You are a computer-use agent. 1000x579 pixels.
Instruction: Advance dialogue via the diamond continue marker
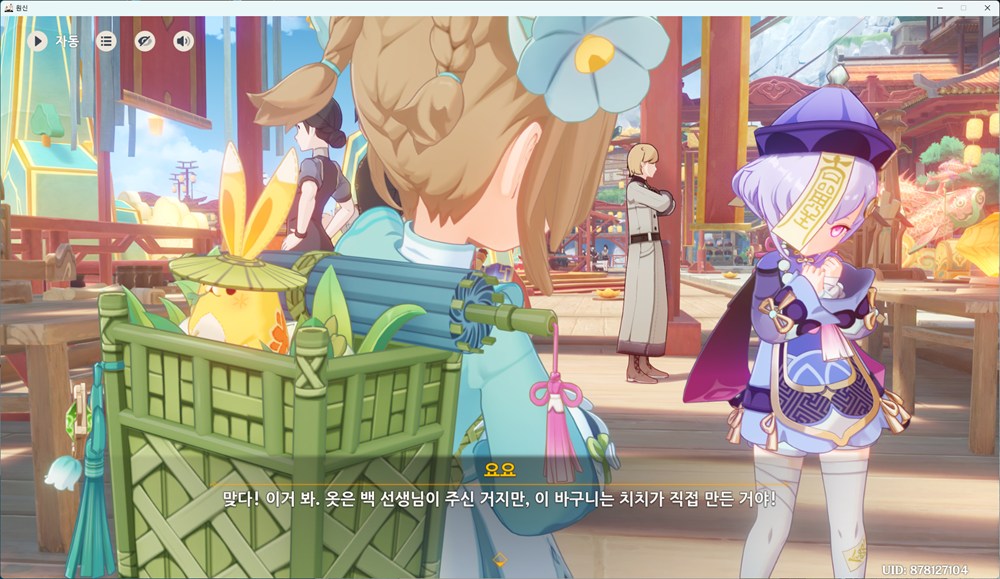(500, 559)
